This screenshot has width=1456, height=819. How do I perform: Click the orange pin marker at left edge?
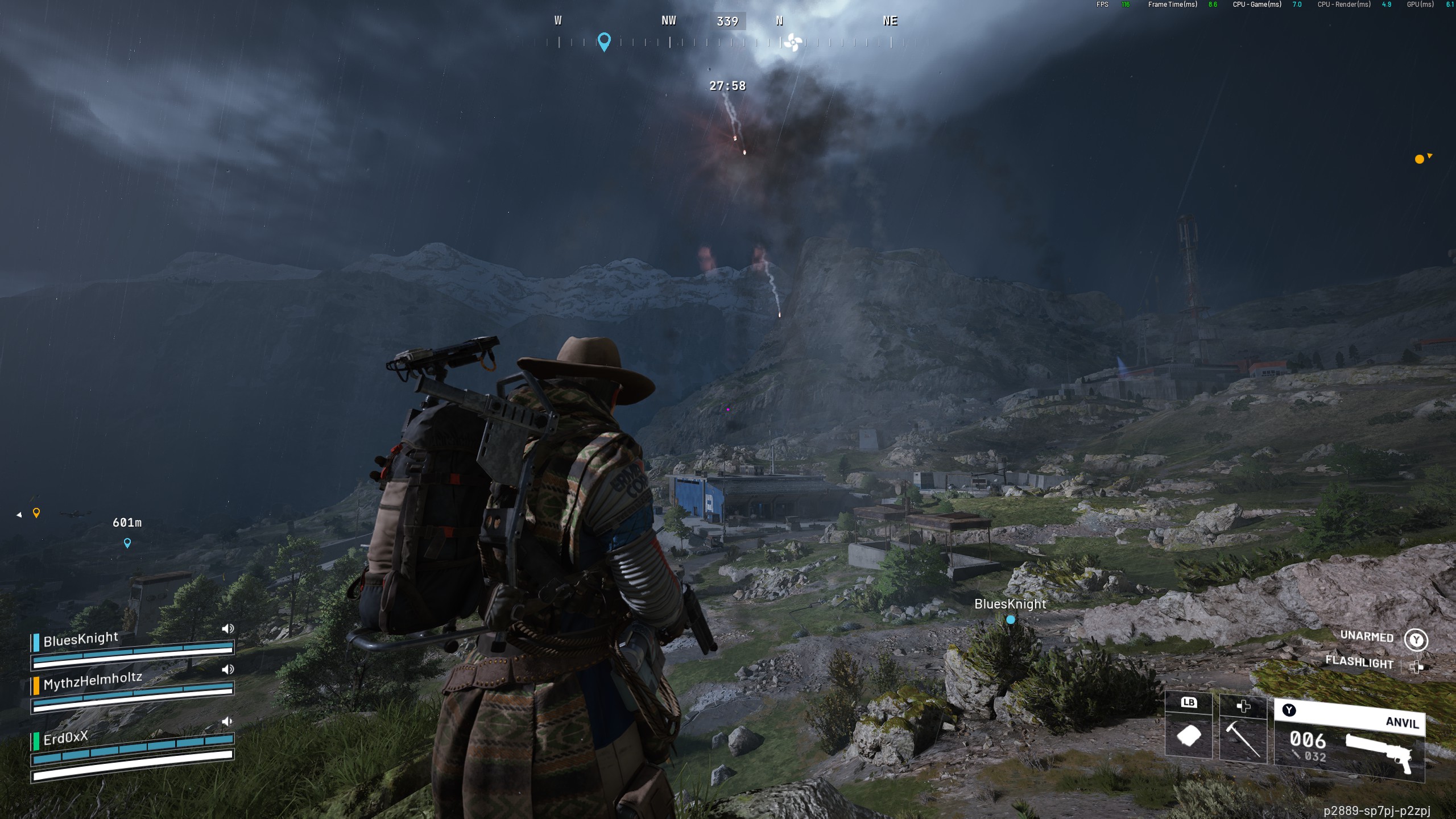coord(36,513)
